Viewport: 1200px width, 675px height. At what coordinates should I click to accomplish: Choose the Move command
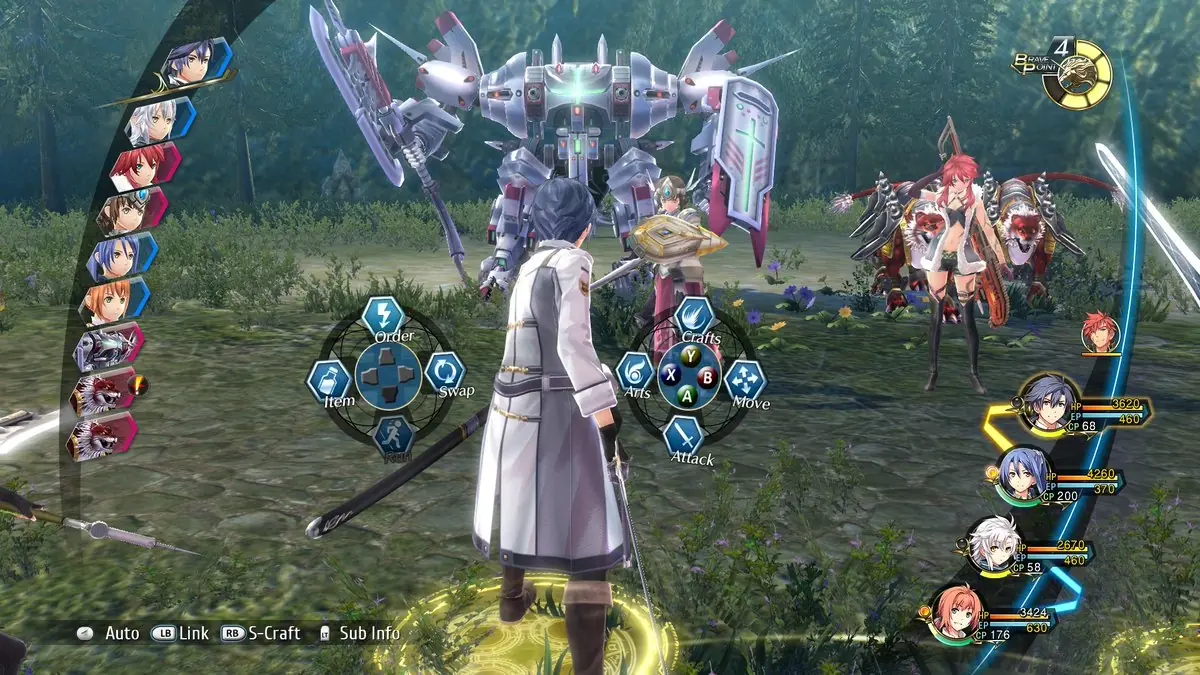[744, 380]
